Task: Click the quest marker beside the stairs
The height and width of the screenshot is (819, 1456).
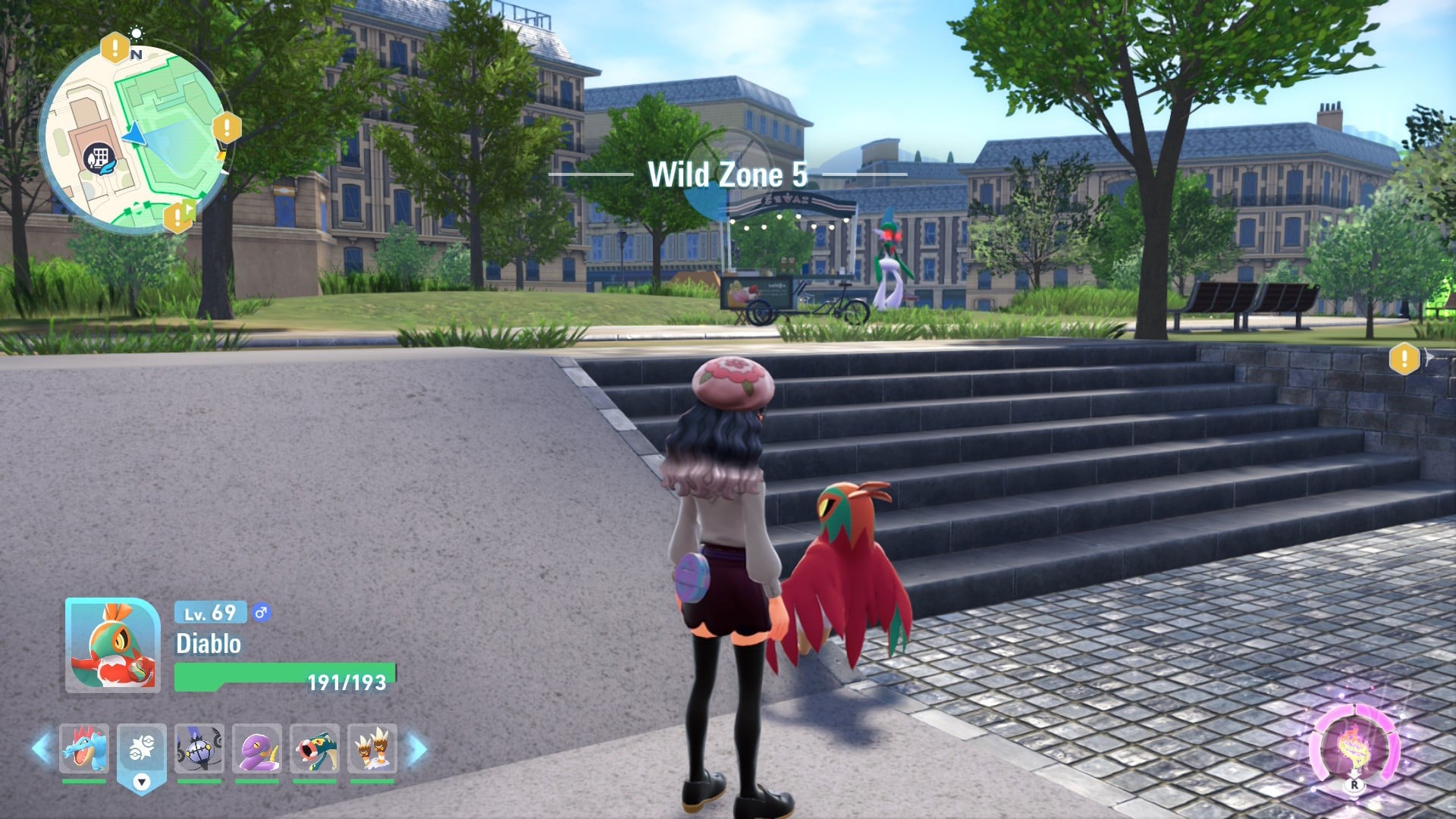Action: 1404,358
